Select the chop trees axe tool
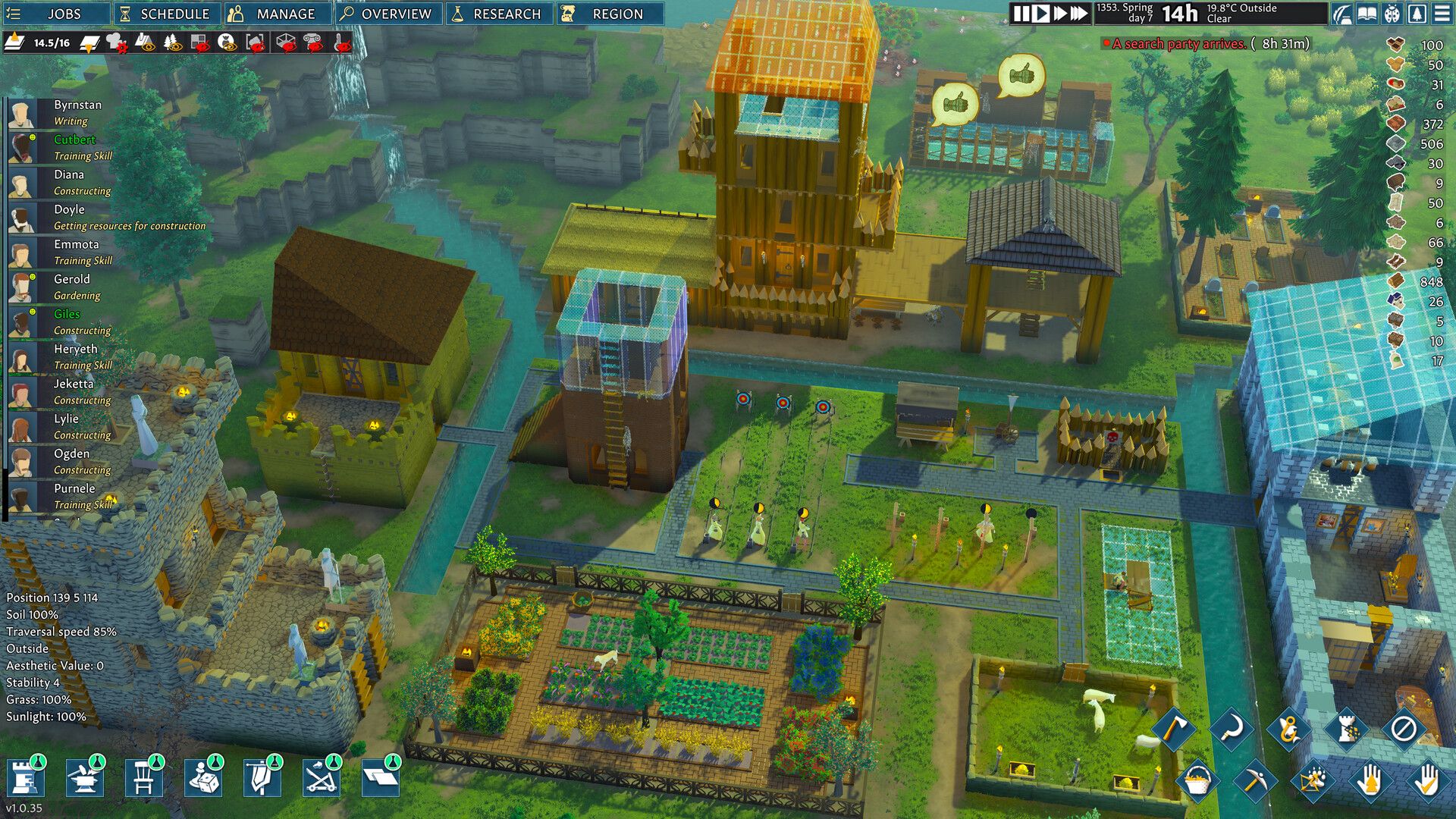The width and height of the screenshot is (1456, 819). pyautogui.click(x=1175, y=729)
